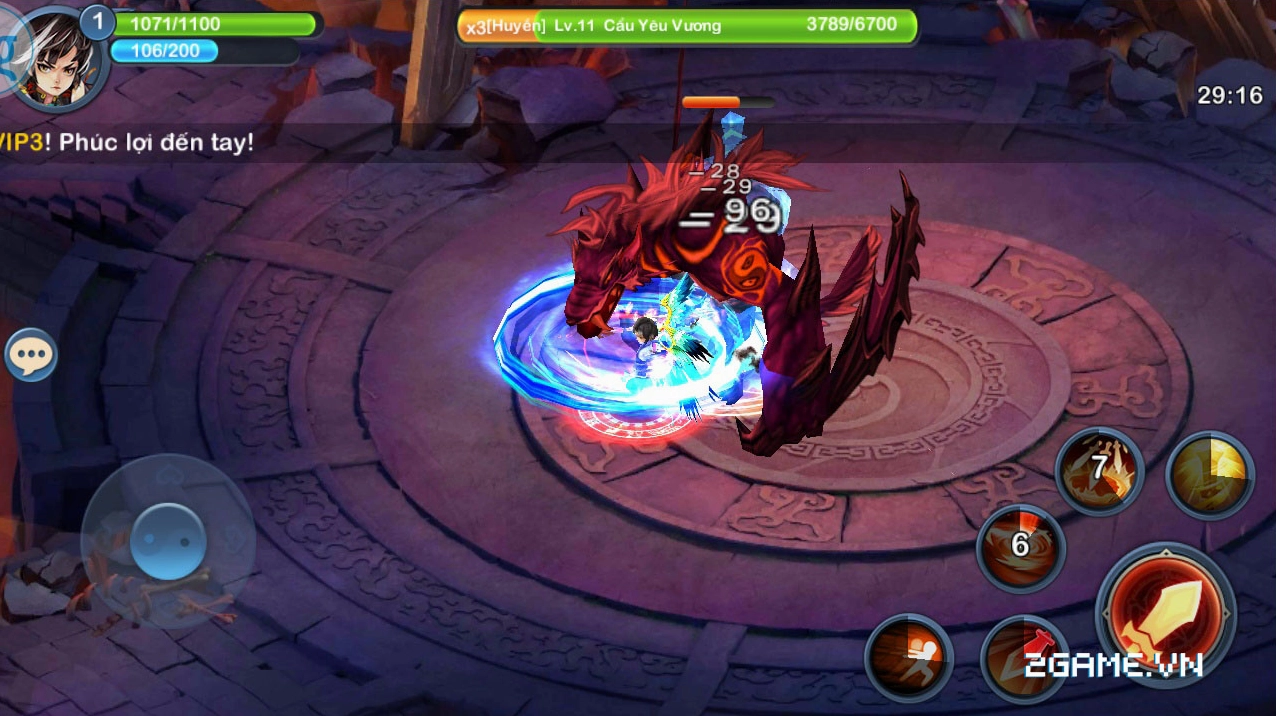
Task: Trigger the whirlwind skill showing cooldown 6
Action: (x=1020, y=548)
